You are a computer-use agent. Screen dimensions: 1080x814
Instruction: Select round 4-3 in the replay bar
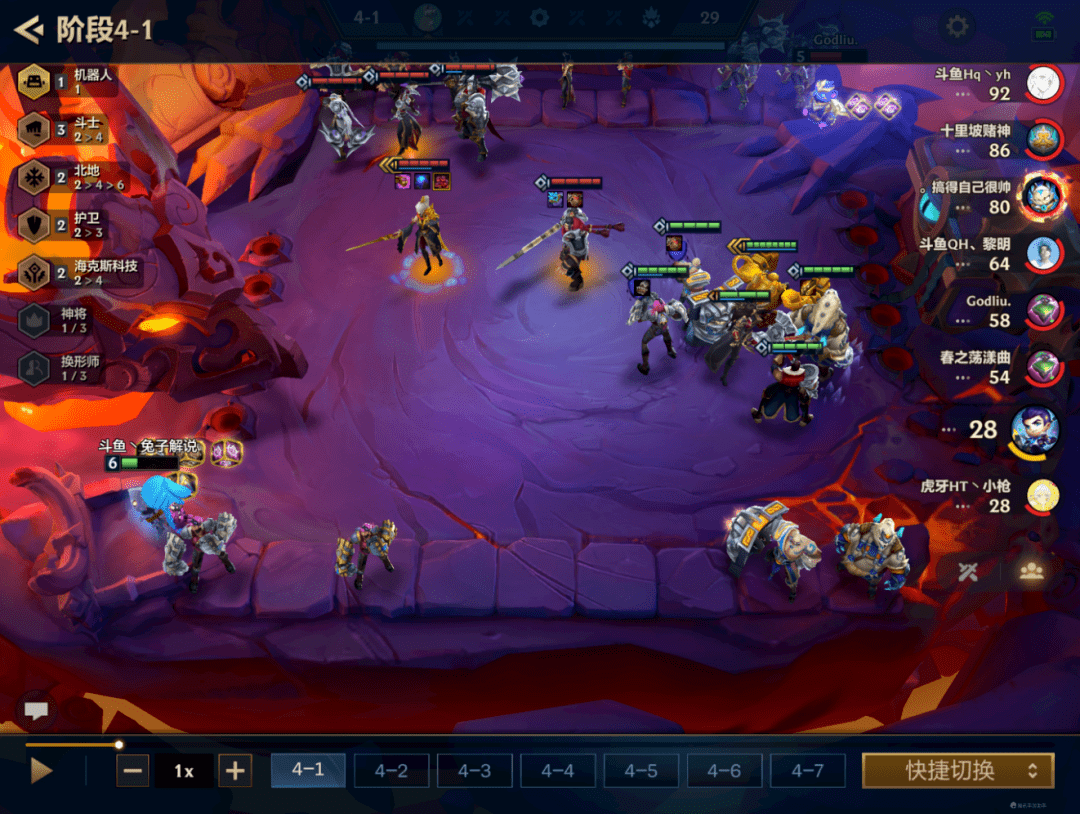(474, 771)
